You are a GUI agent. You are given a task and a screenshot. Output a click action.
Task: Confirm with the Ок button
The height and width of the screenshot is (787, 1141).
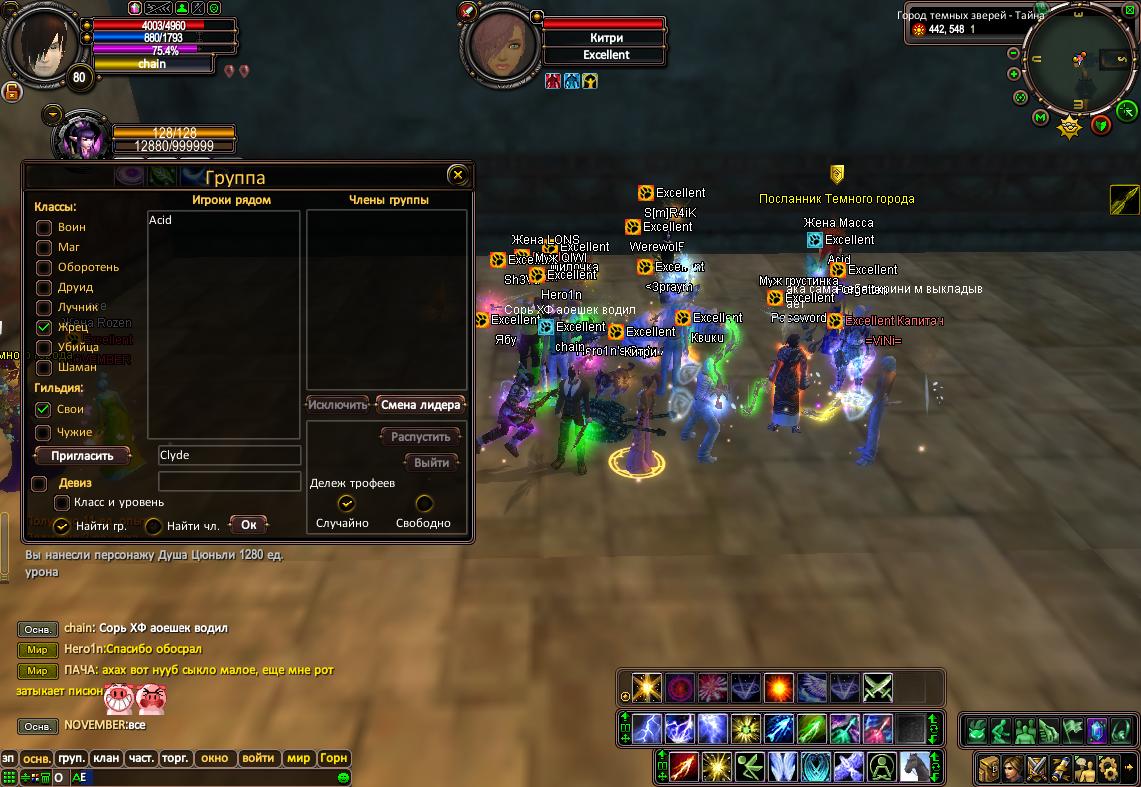click(x=248, y=524)
